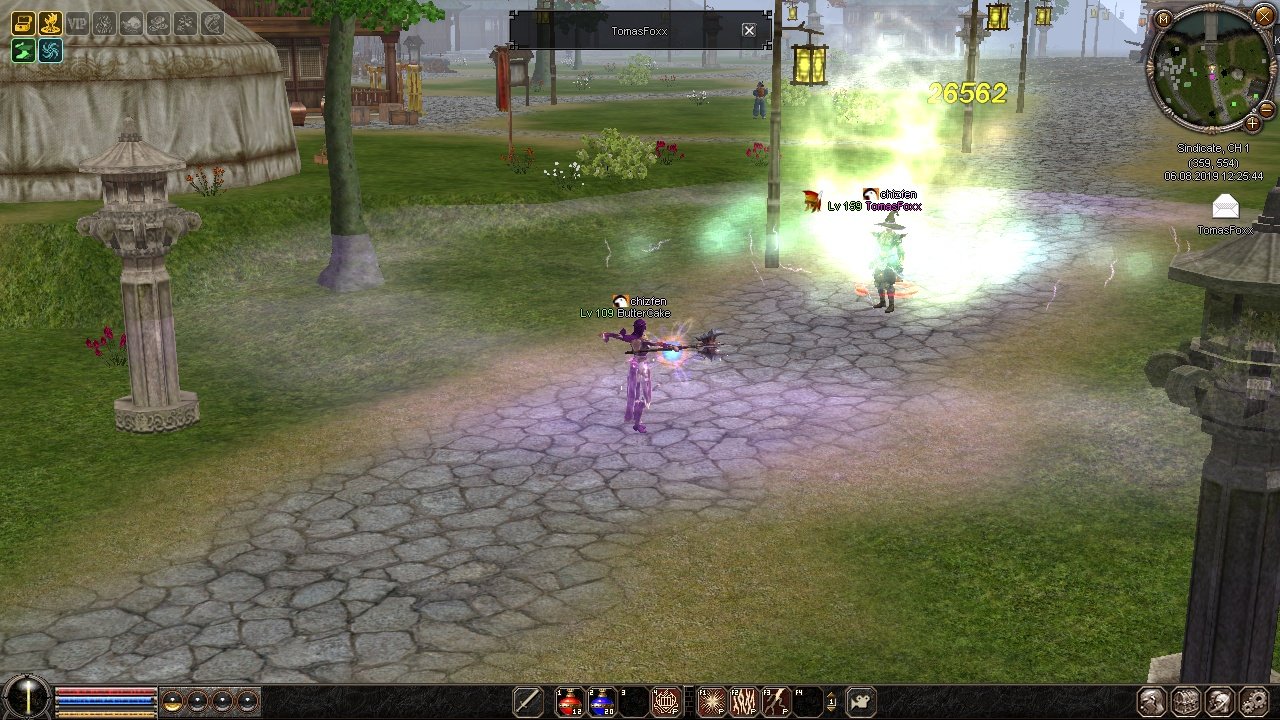Open the world map with the M button
Image resolution: width=1280 pixels, height=720 pixels.
pos(1162,18)
